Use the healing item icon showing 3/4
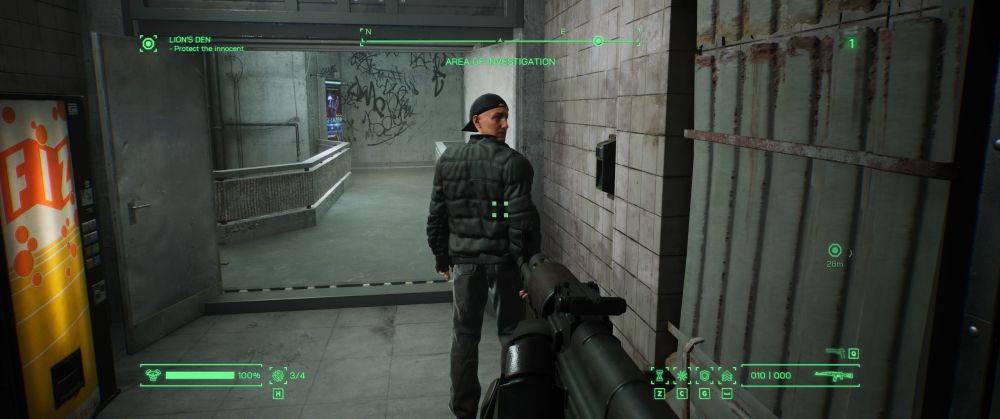 point(277,375)
